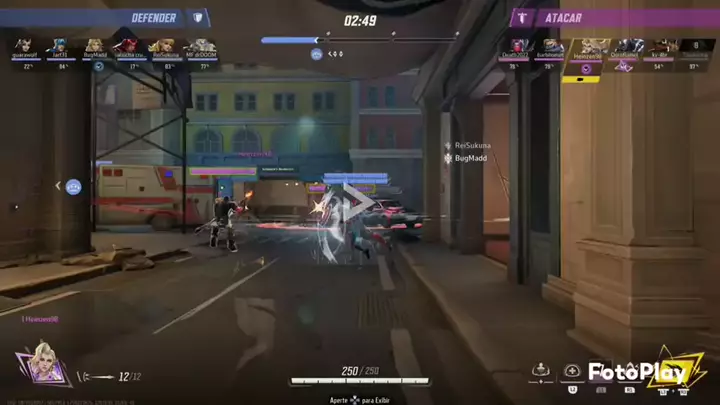Click the MF dr.DOOM player portrait
This screenshot has height=405, width=720.
click(x=201, y=46)
